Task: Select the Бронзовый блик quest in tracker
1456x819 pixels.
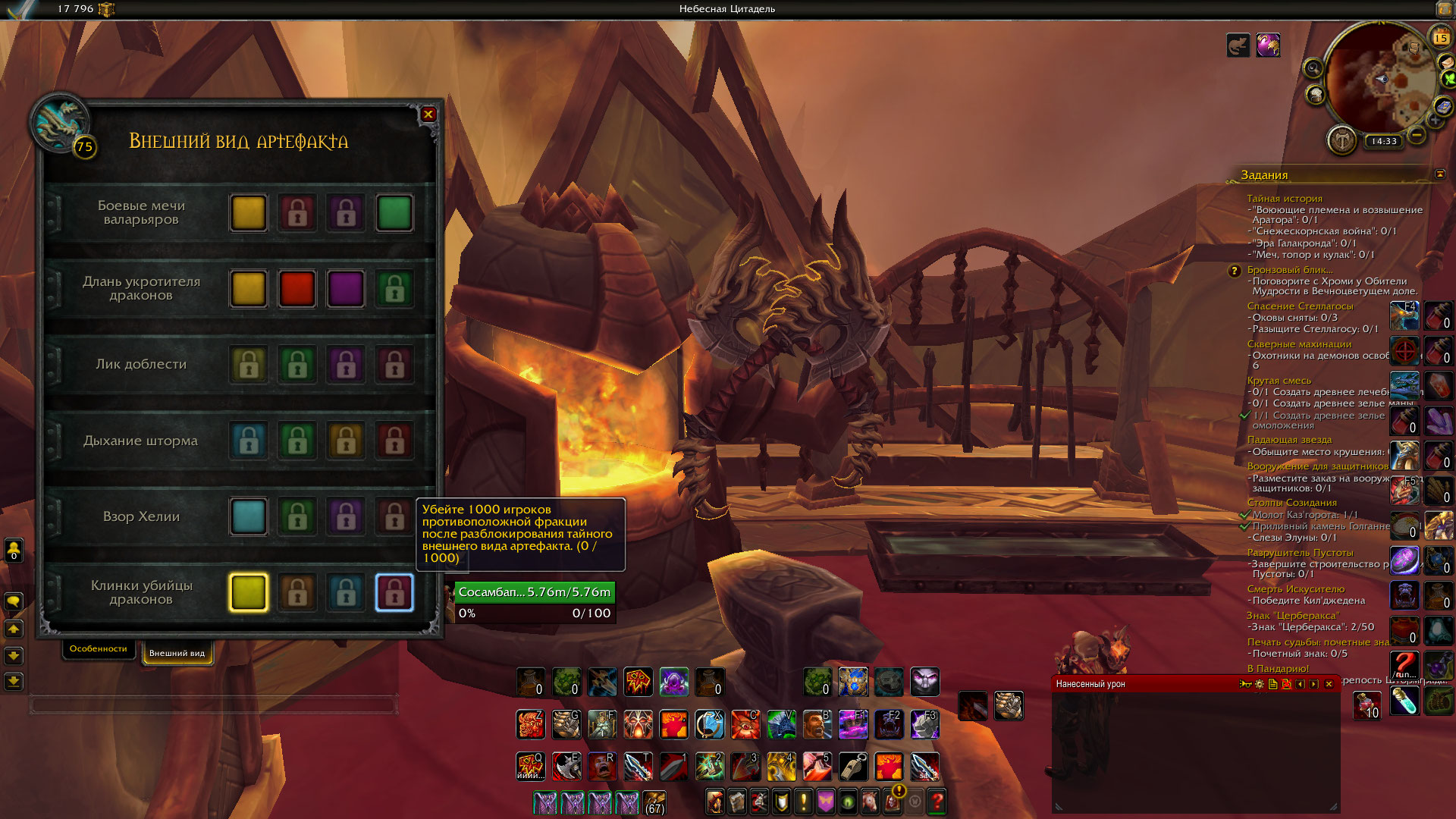Action: [x=1290, y=270]
